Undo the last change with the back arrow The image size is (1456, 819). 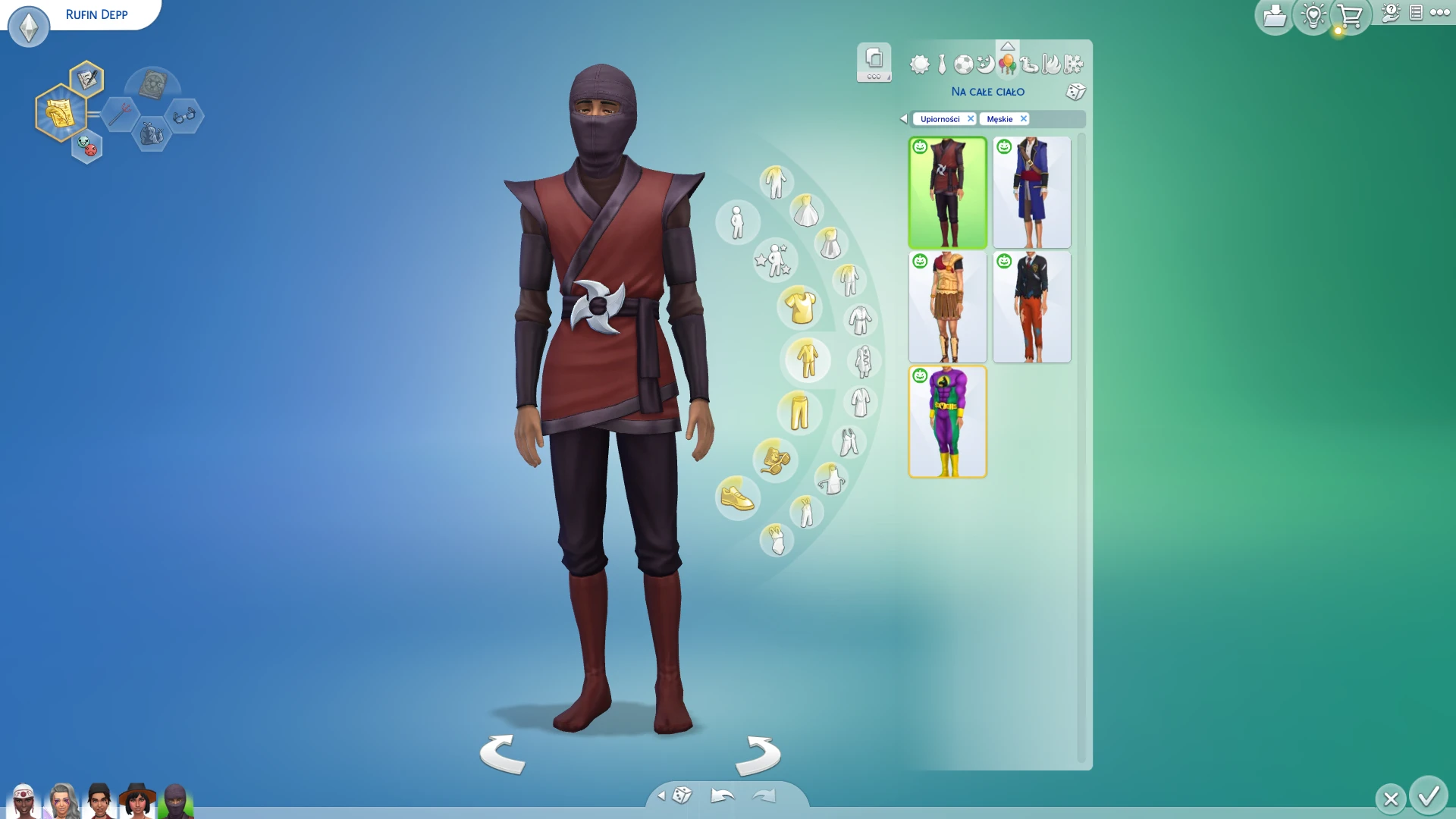coord(721,794)
